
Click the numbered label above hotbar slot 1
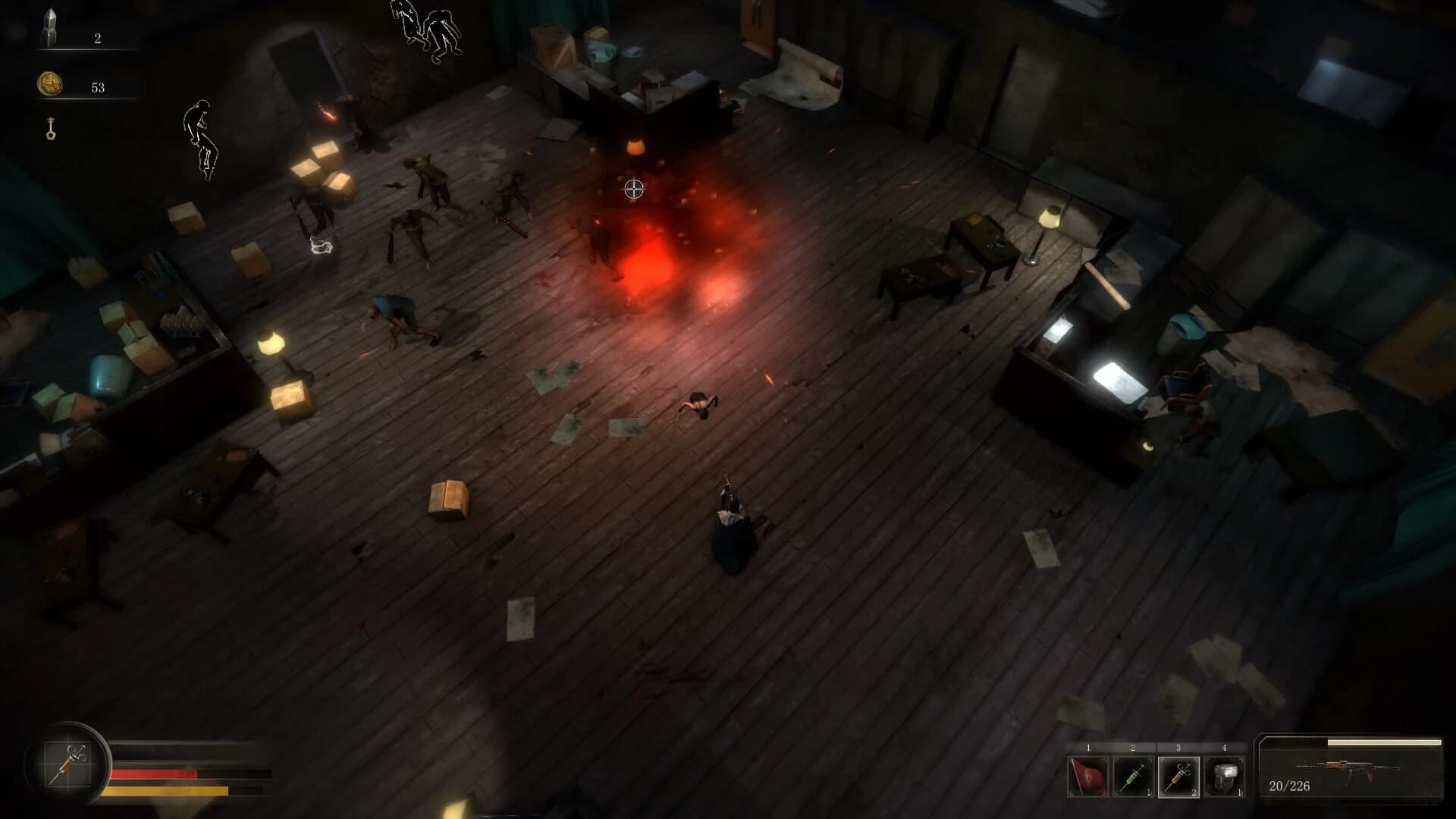pos(1088,746)
